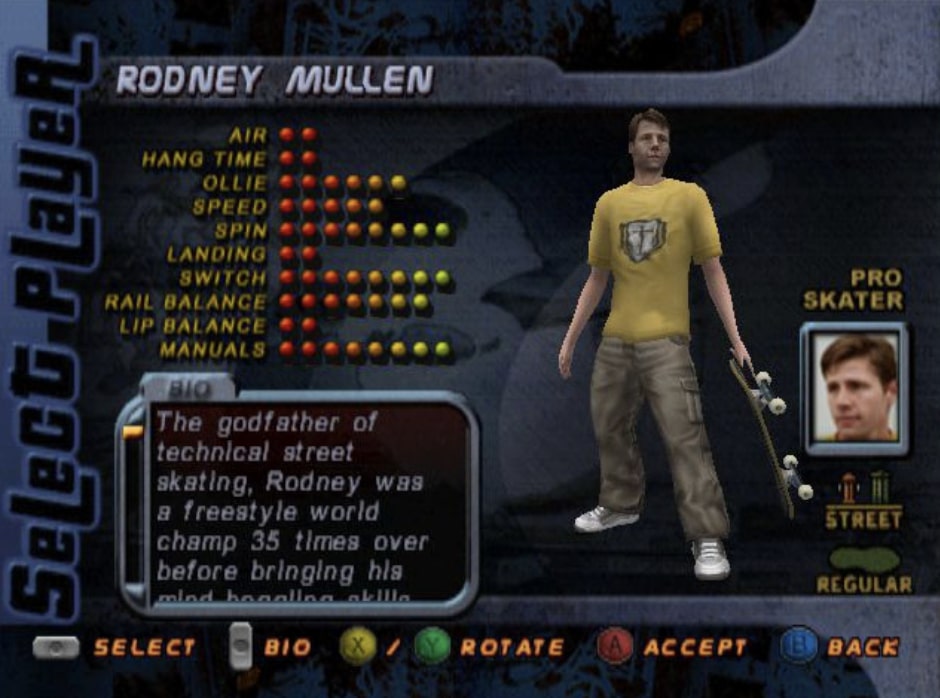Select the Rodney Mullen name header
Screen dimensions: 940x698
[x=274, y=82]
